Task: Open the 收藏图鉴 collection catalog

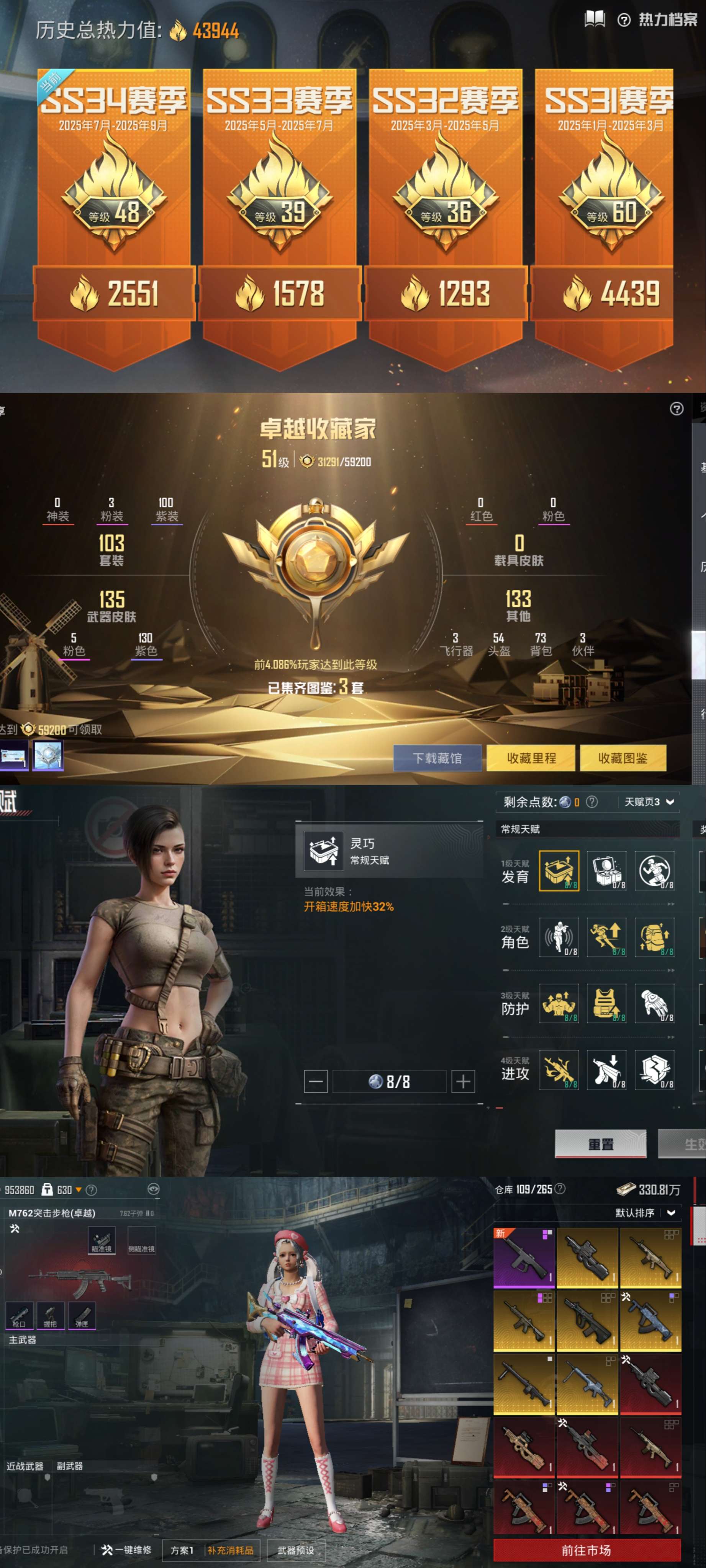Action: click(622, 758)
